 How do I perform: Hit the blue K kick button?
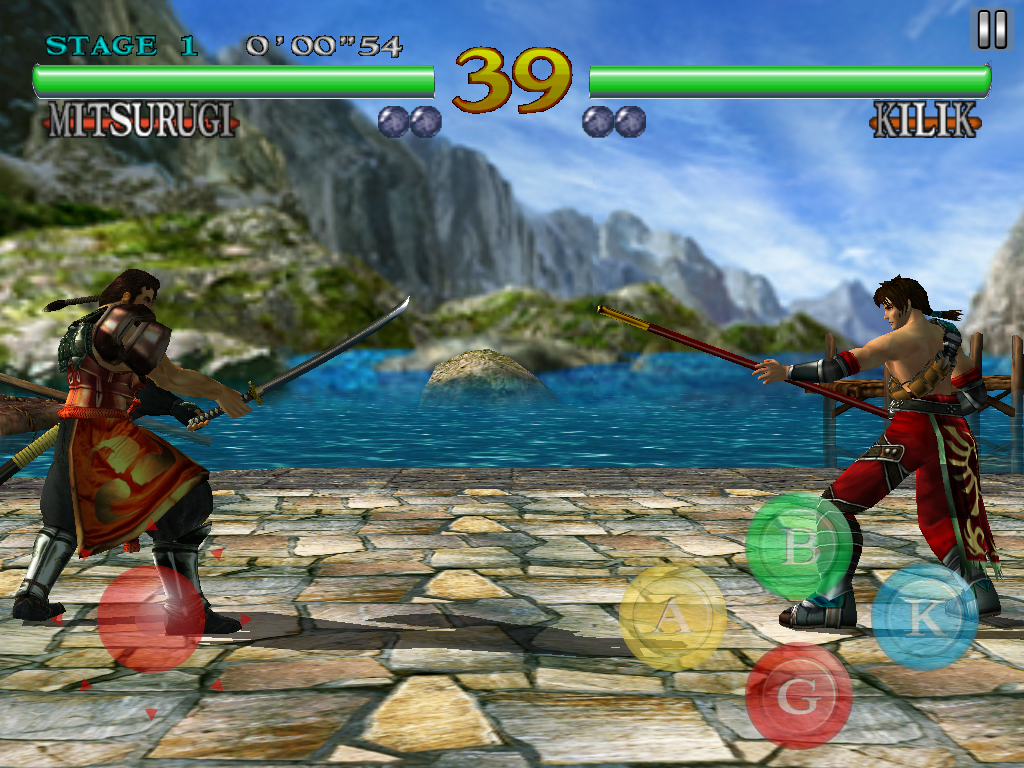924,617
